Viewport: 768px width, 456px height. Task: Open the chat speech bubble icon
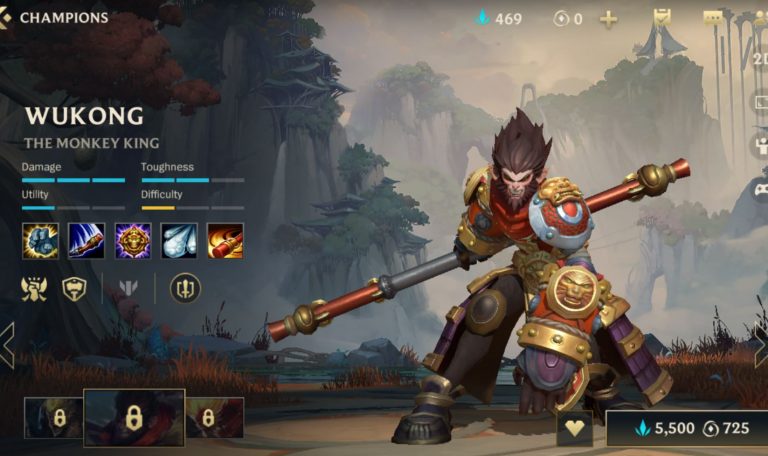[712, 18]
